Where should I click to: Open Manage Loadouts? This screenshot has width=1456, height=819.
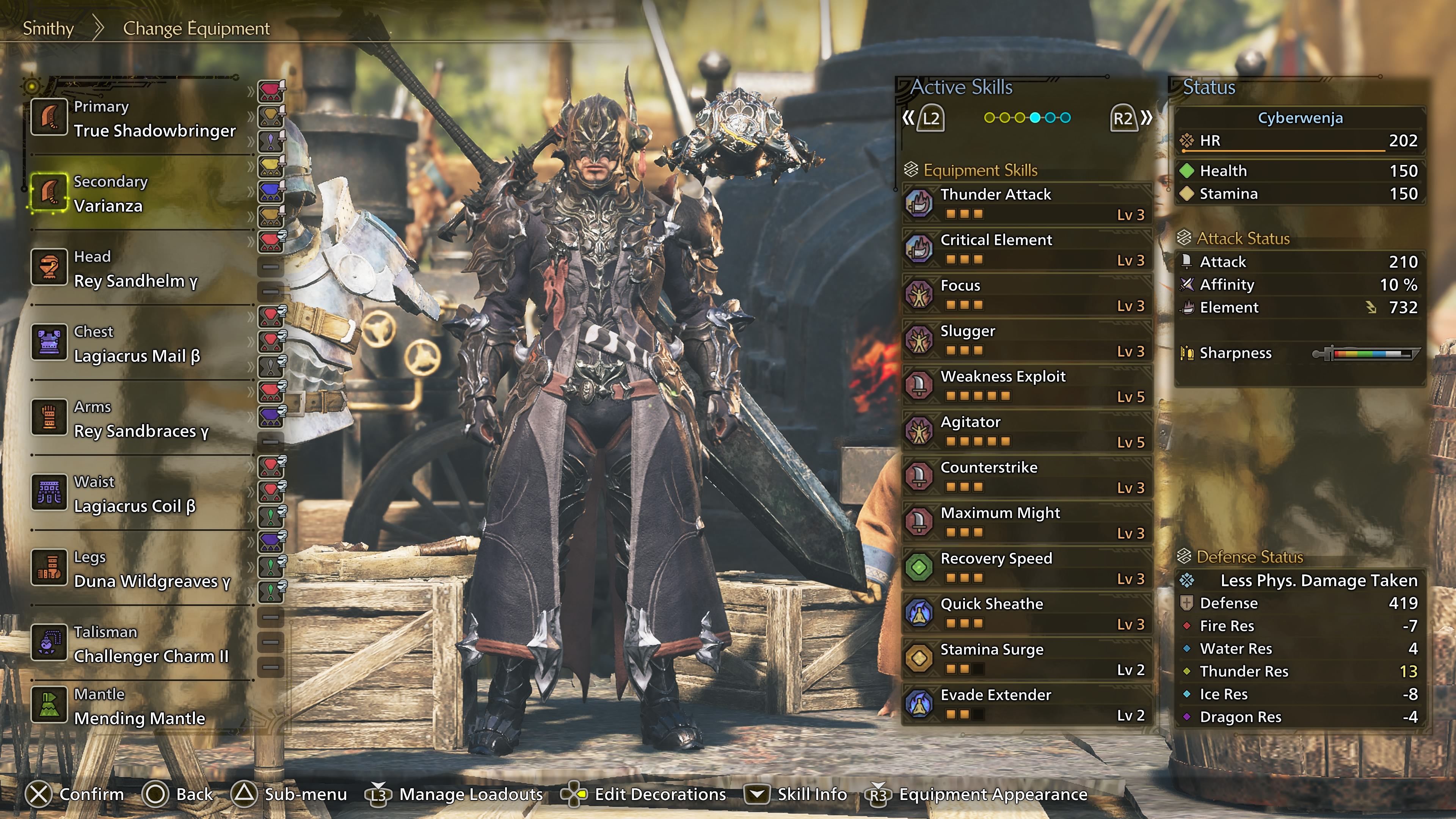[x=455, y=794]
